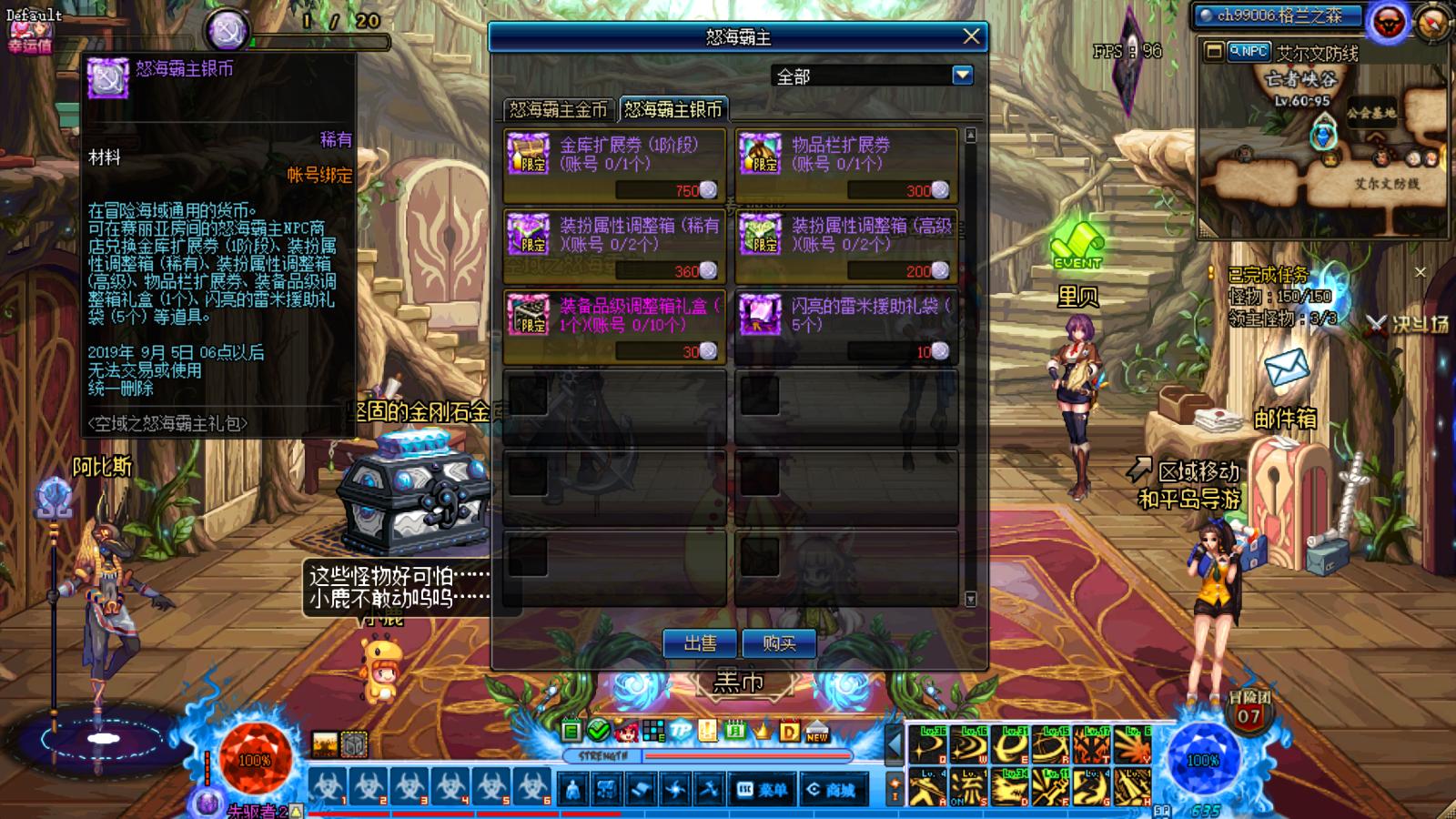Image resolution: width=1456 pixels, height=819 pixels.
Task: Open the 菜单 menu button
Action: [x=763, y=790]
